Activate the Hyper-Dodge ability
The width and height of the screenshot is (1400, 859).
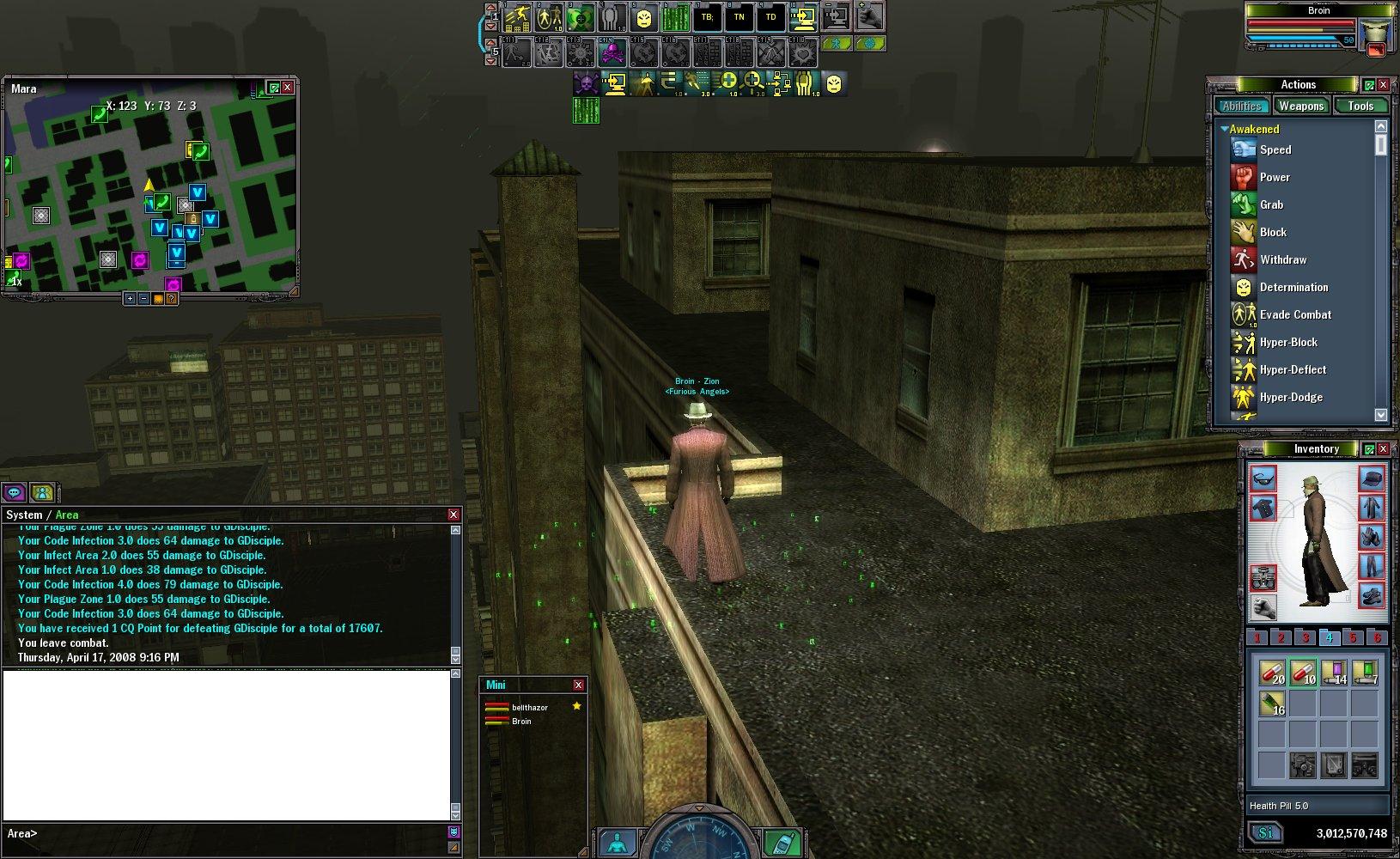pos(1290,397)
